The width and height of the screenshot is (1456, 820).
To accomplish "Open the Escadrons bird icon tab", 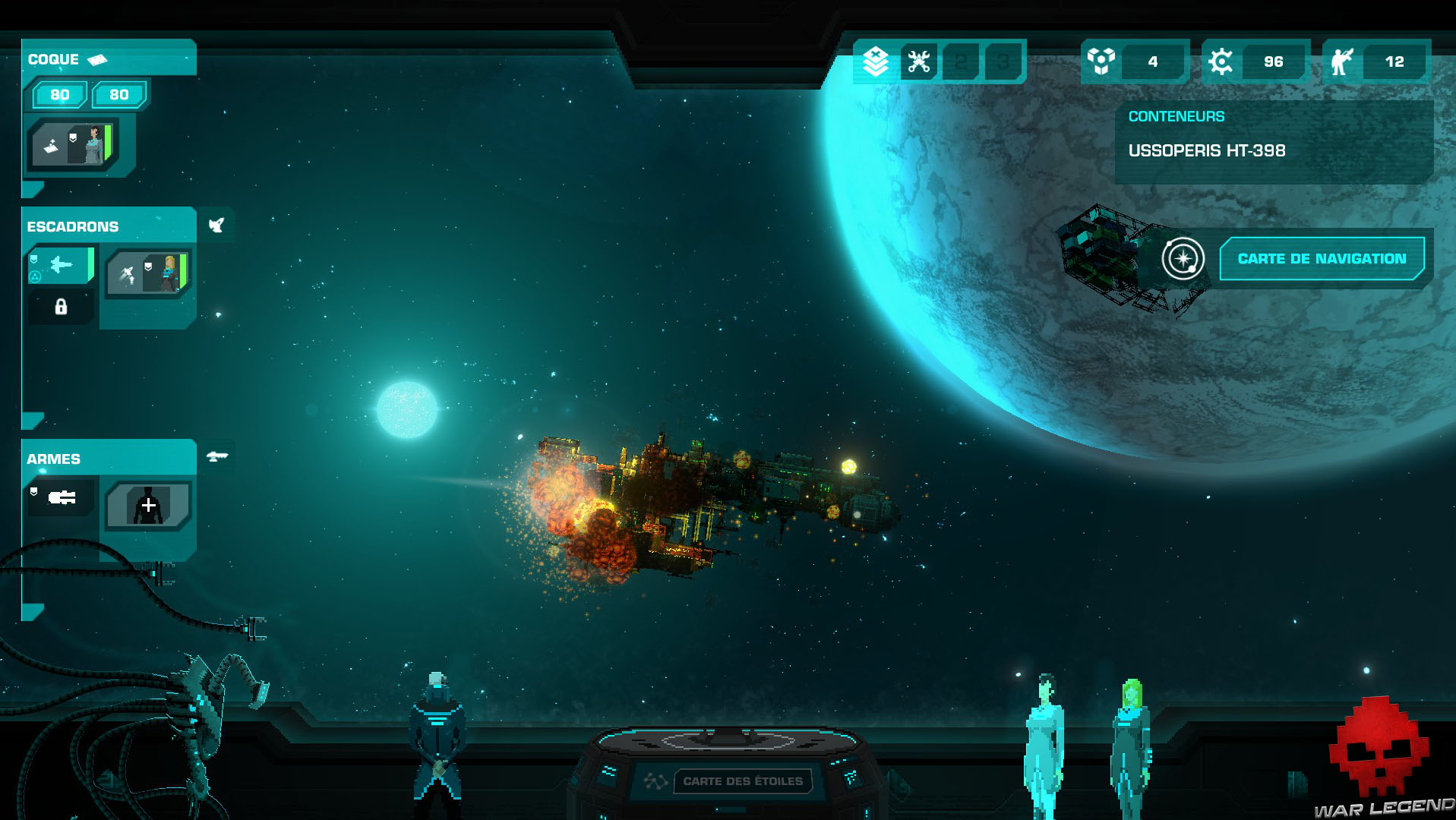I will [216, 225].
